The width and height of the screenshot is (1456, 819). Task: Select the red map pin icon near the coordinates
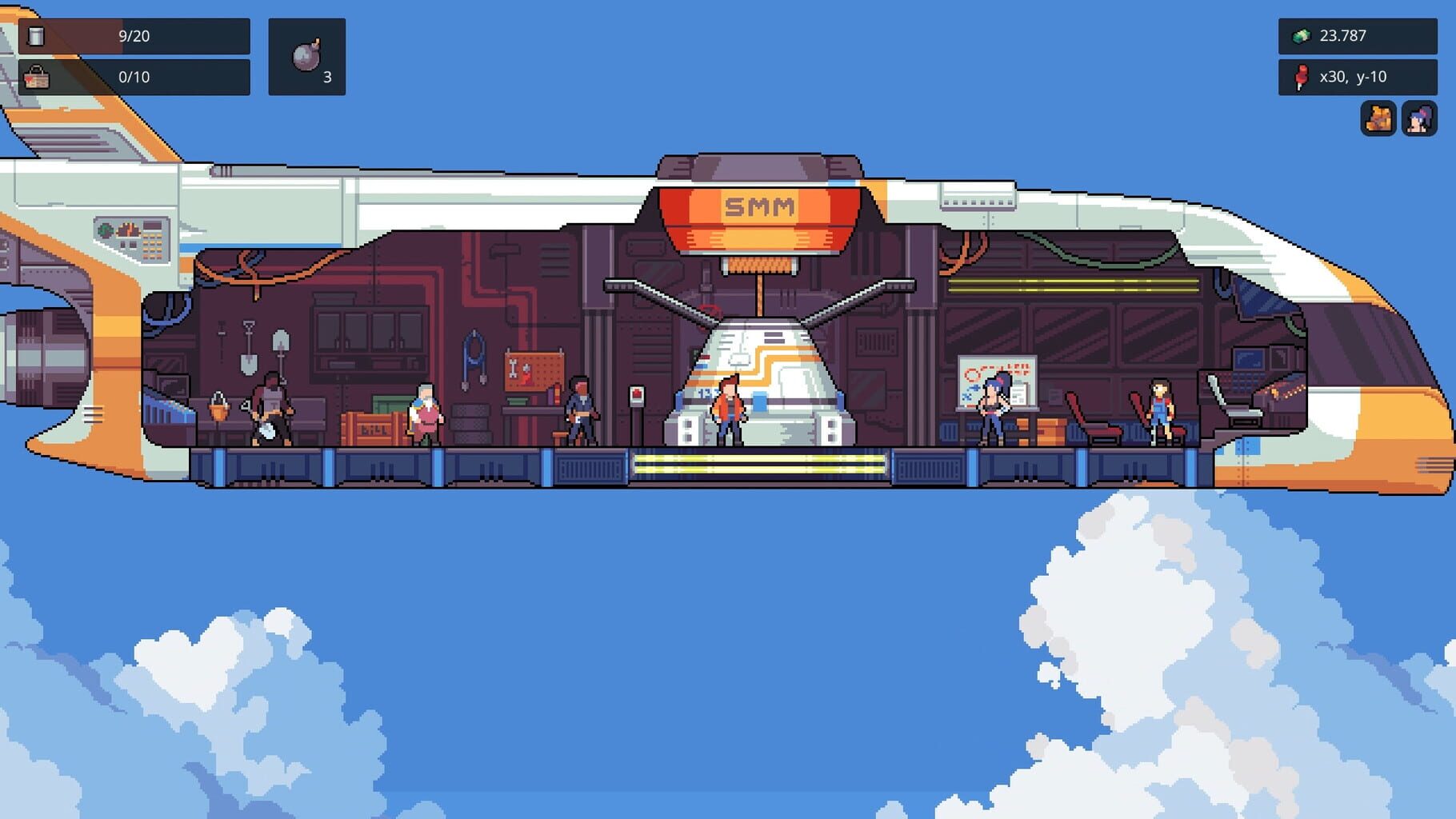click(1300, 77)
